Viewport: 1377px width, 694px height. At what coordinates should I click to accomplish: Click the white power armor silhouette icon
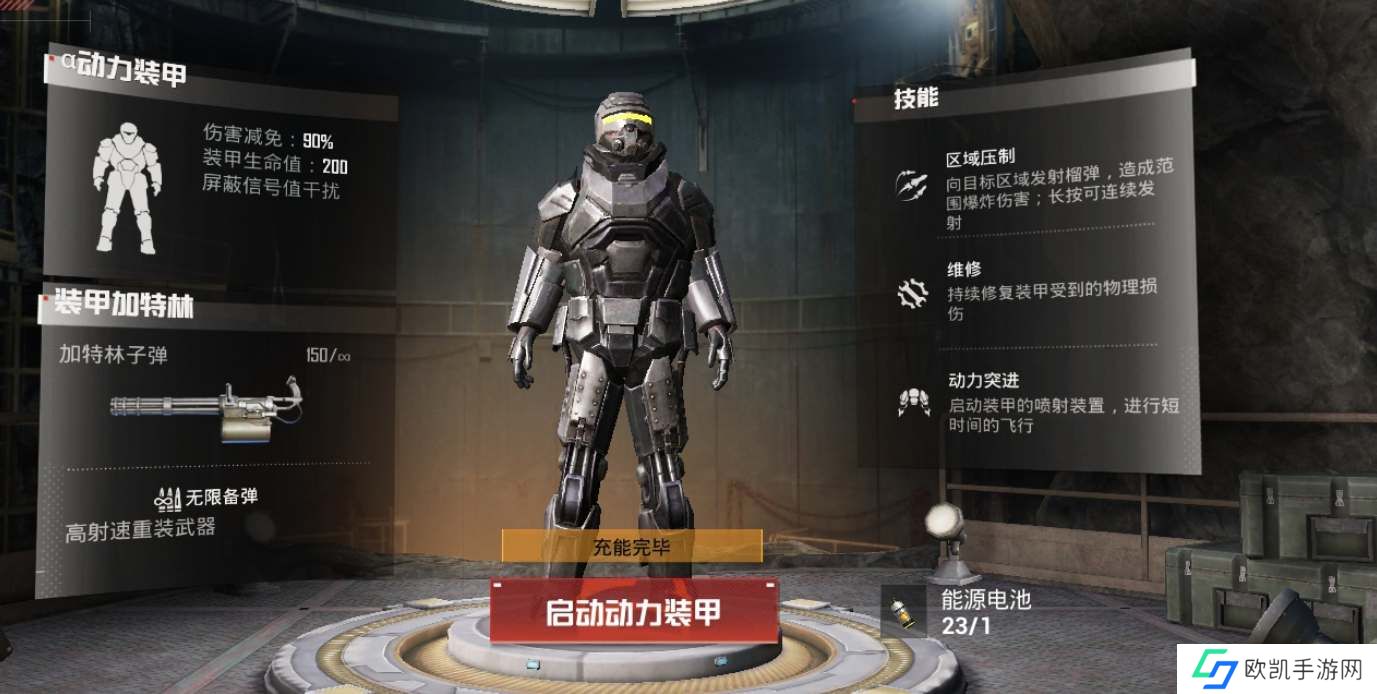click(127, 187)
